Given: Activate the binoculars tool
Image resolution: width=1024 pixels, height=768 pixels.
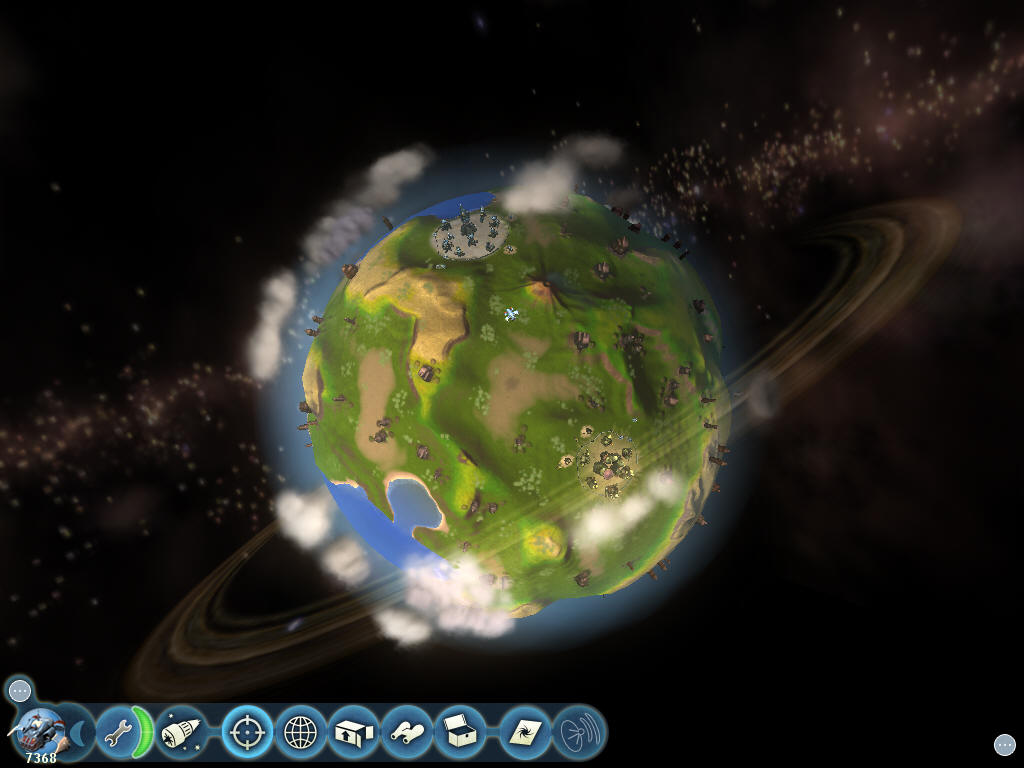Looking at the screenshot, I should point(407,733).
